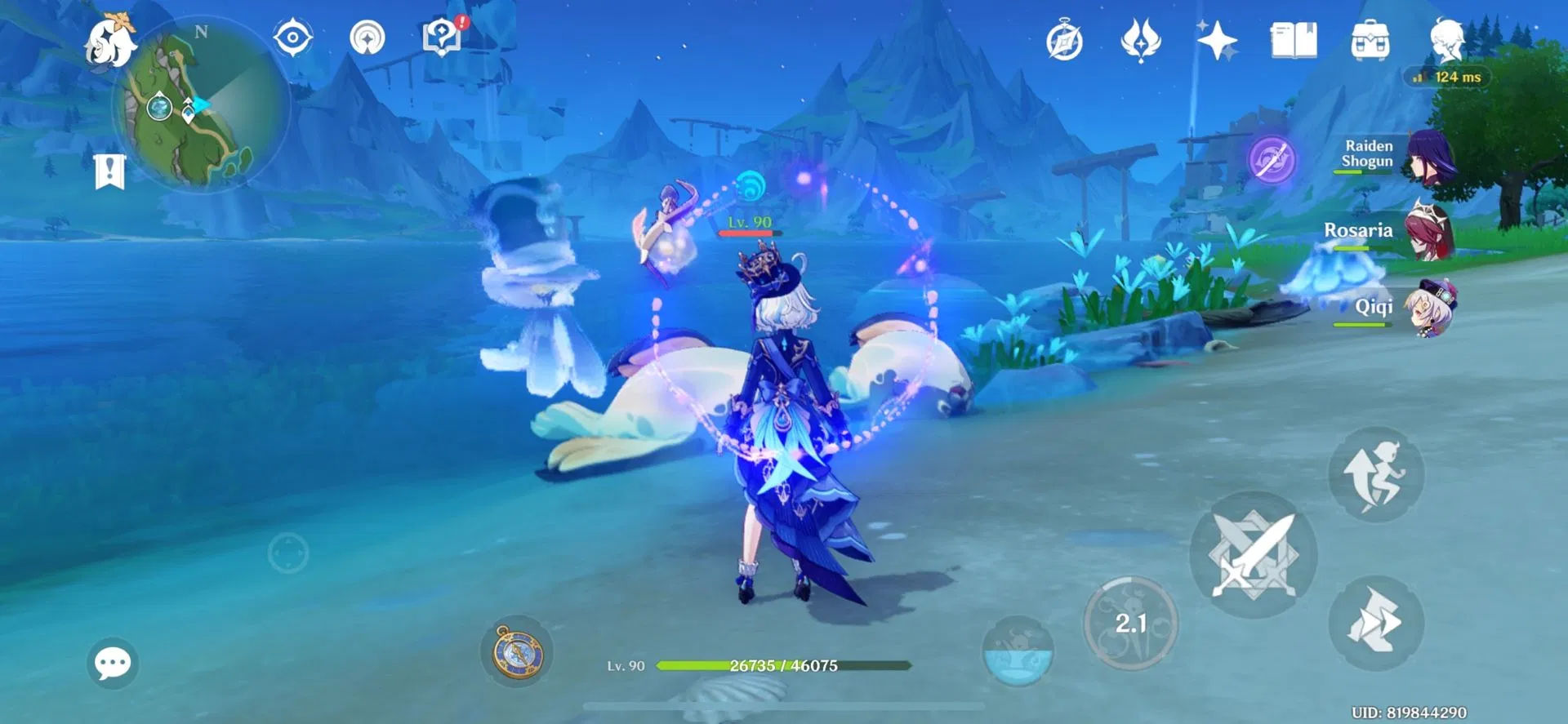Select the quest navigation eye icon
1568x724 pixels.
(292, 38)
